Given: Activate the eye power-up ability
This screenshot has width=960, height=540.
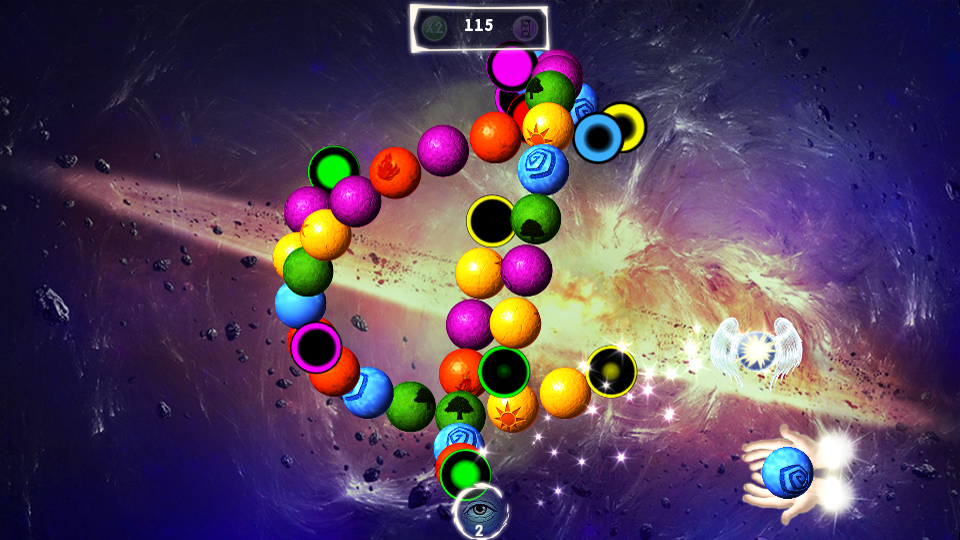Looking at the screenshot, I should (x=480, y=510).
